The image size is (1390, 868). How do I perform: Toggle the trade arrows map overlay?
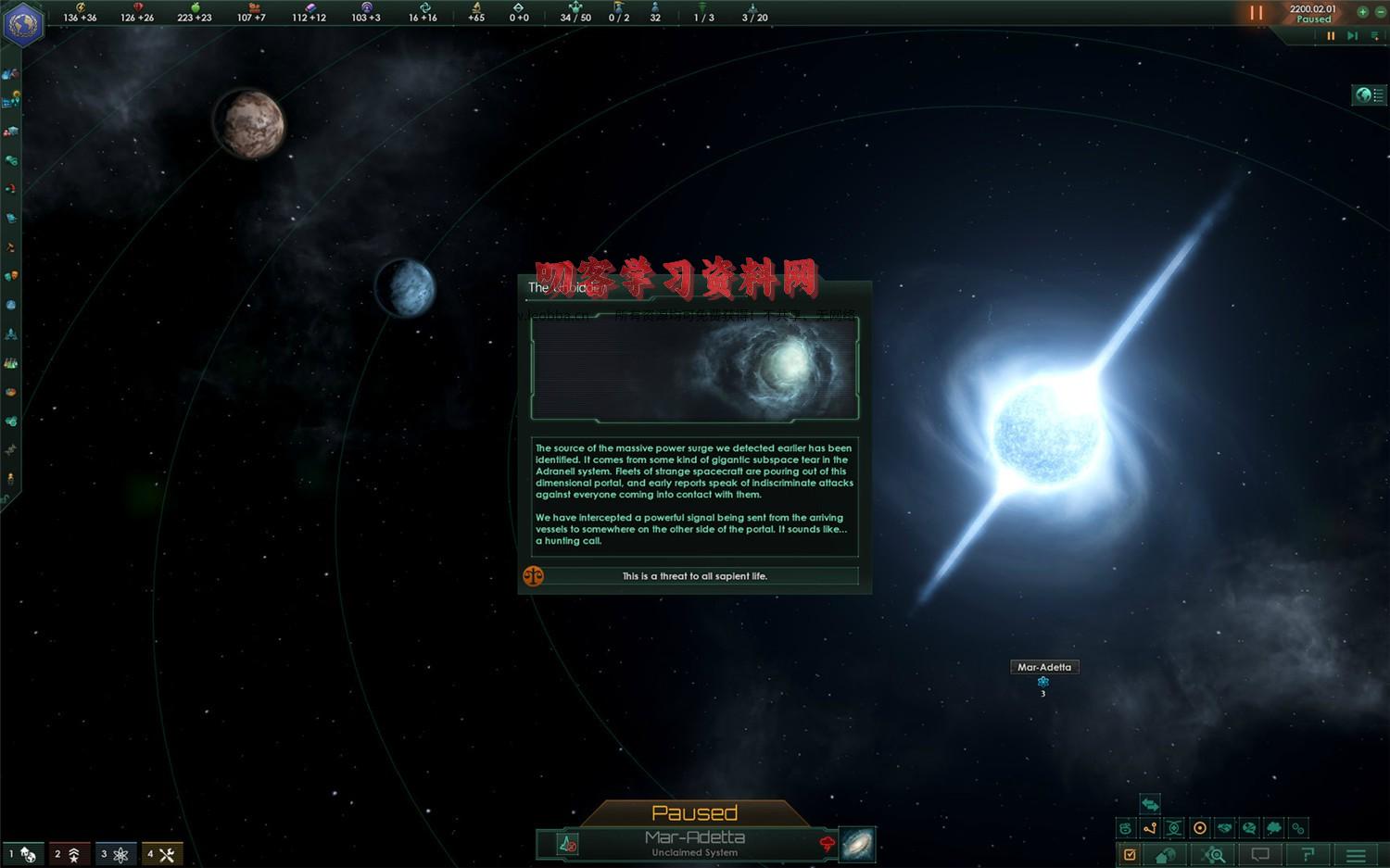1149,805
